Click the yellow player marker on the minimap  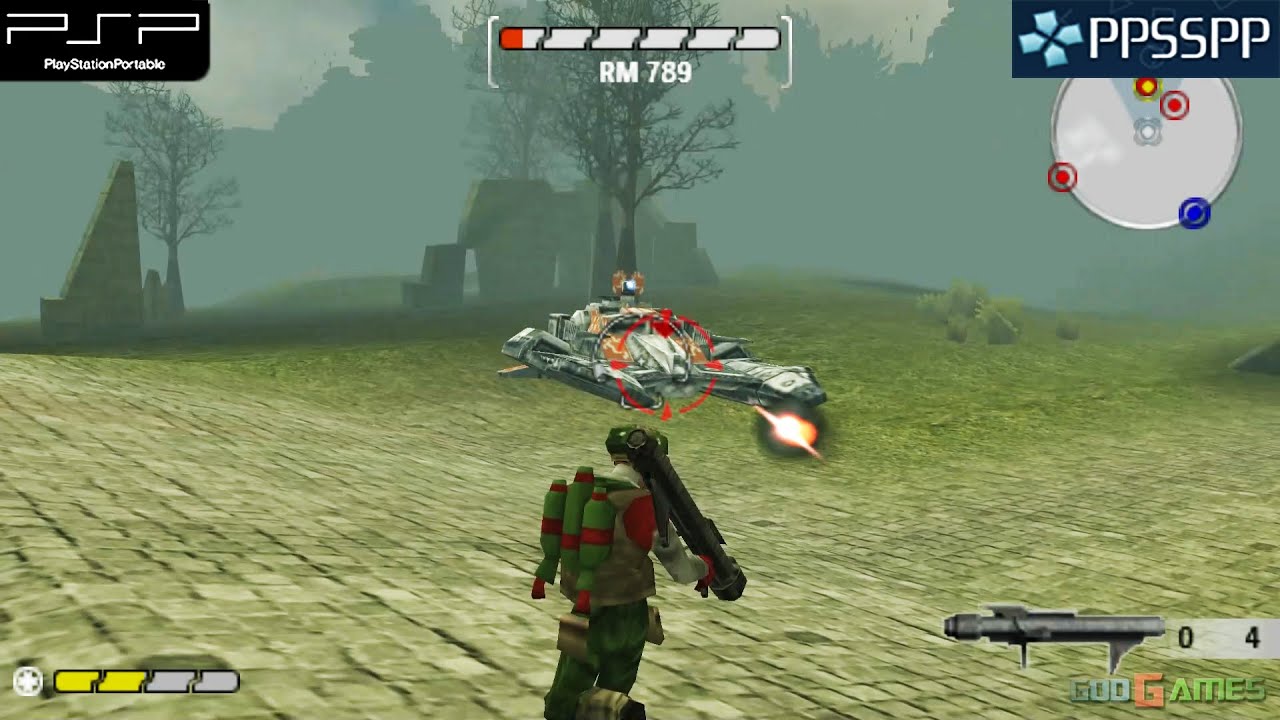(x=1146, y=86)
